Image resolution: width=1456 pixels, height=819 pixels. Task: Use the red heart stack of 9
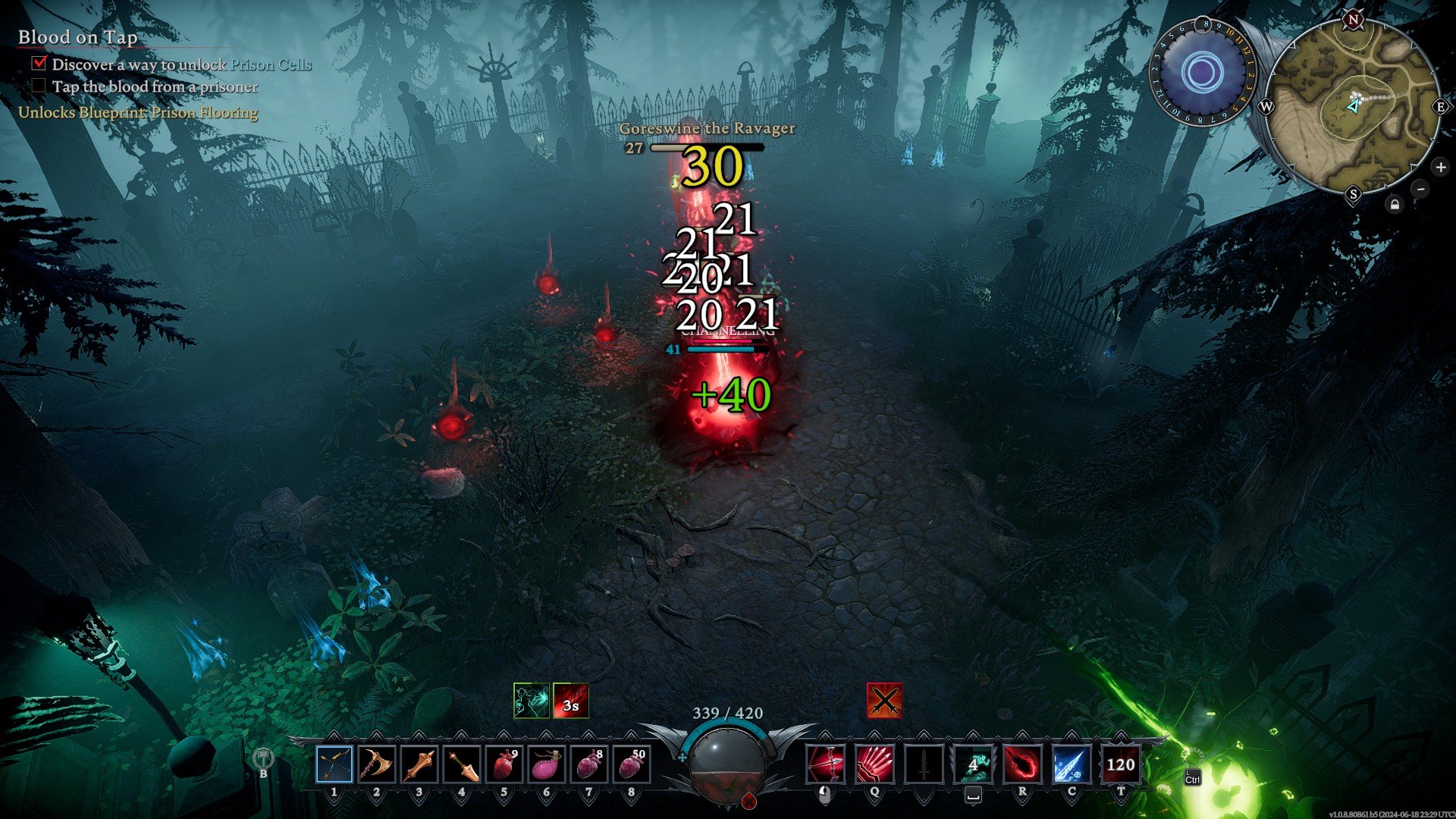504,764
